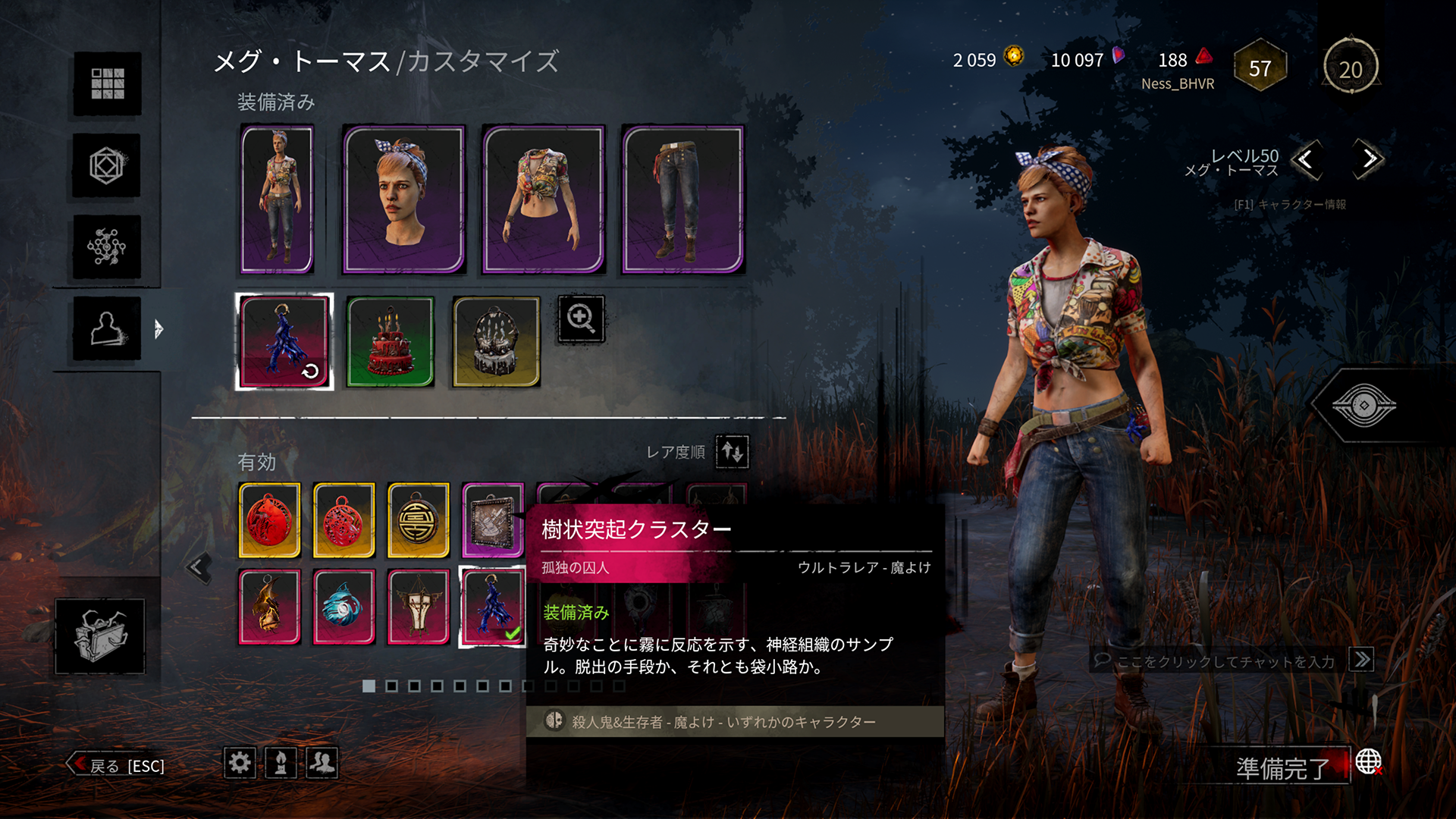
Task: Select the gold coin charm
Action: [x=418, y=520]
